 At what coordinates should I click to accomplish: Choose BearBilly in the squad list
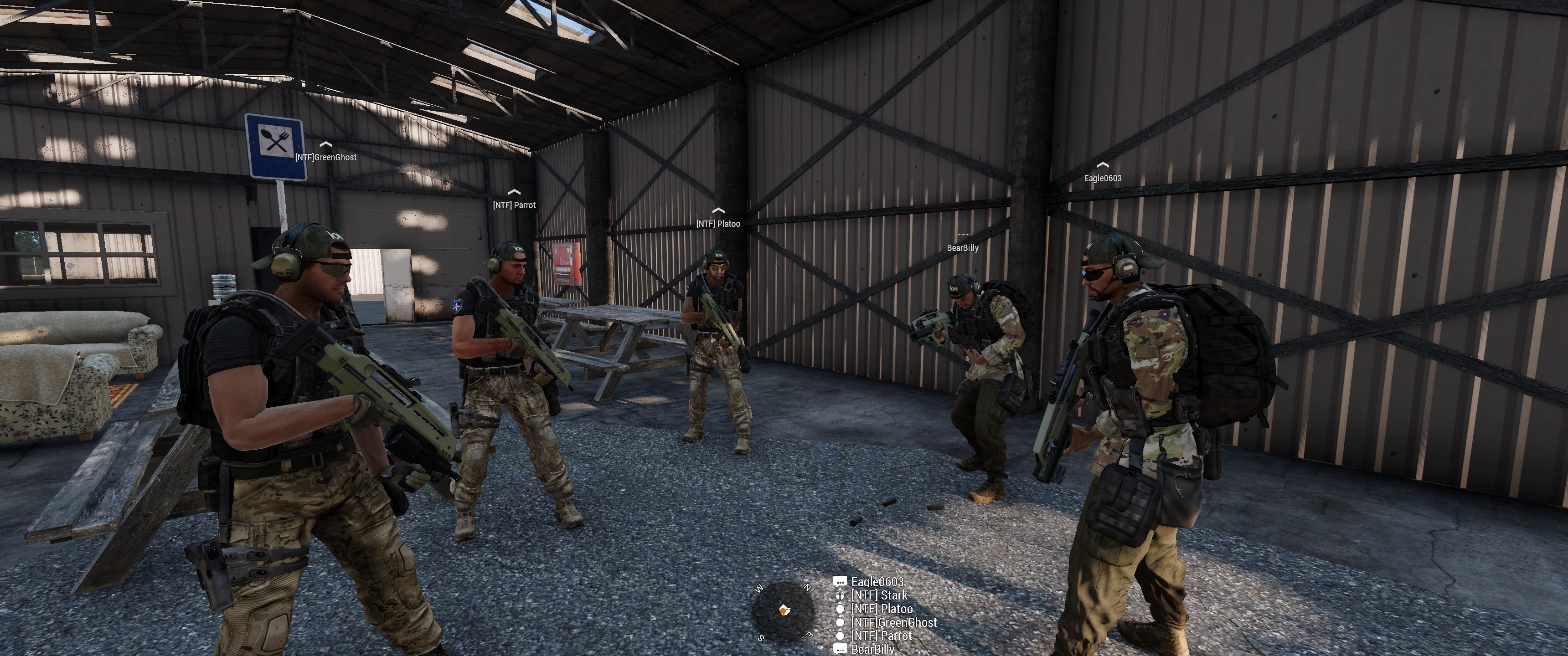click(x=872, y=649)
